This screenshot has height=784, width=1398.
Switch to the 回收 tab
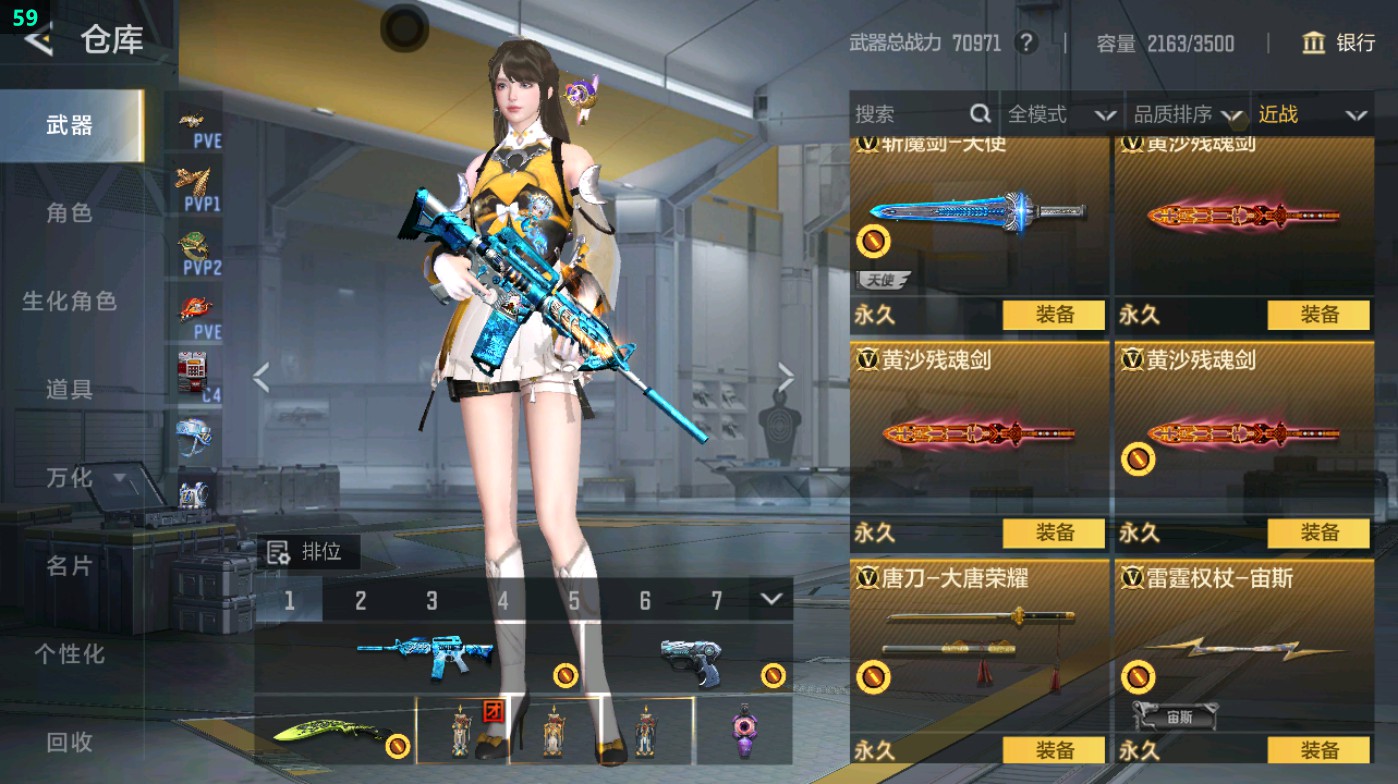[x=70, y=742]
